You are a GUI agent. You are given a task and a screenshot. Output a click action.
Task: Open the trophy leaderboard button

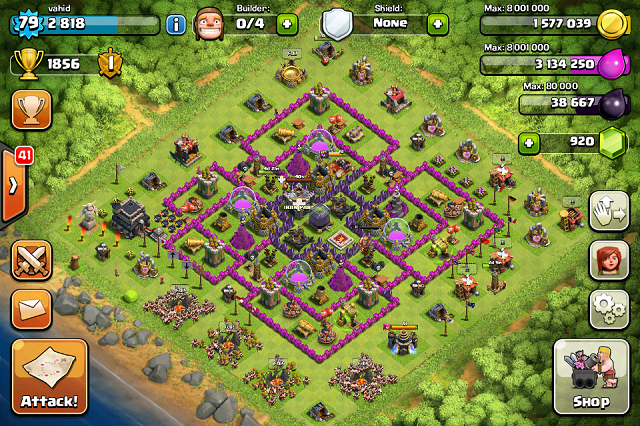point(31,109)
